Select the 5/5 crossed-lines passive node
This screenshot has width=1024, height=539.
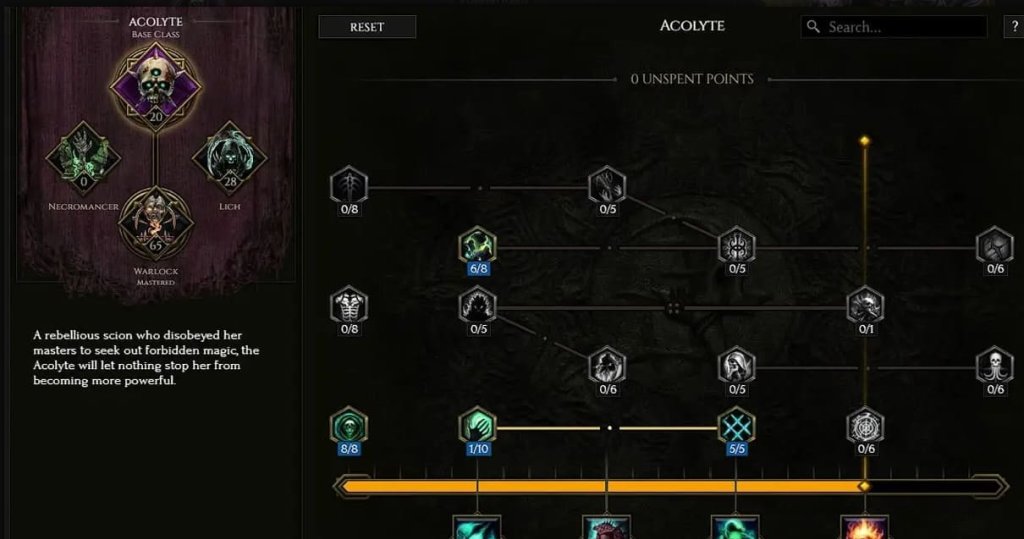click(x=737, y=426)
